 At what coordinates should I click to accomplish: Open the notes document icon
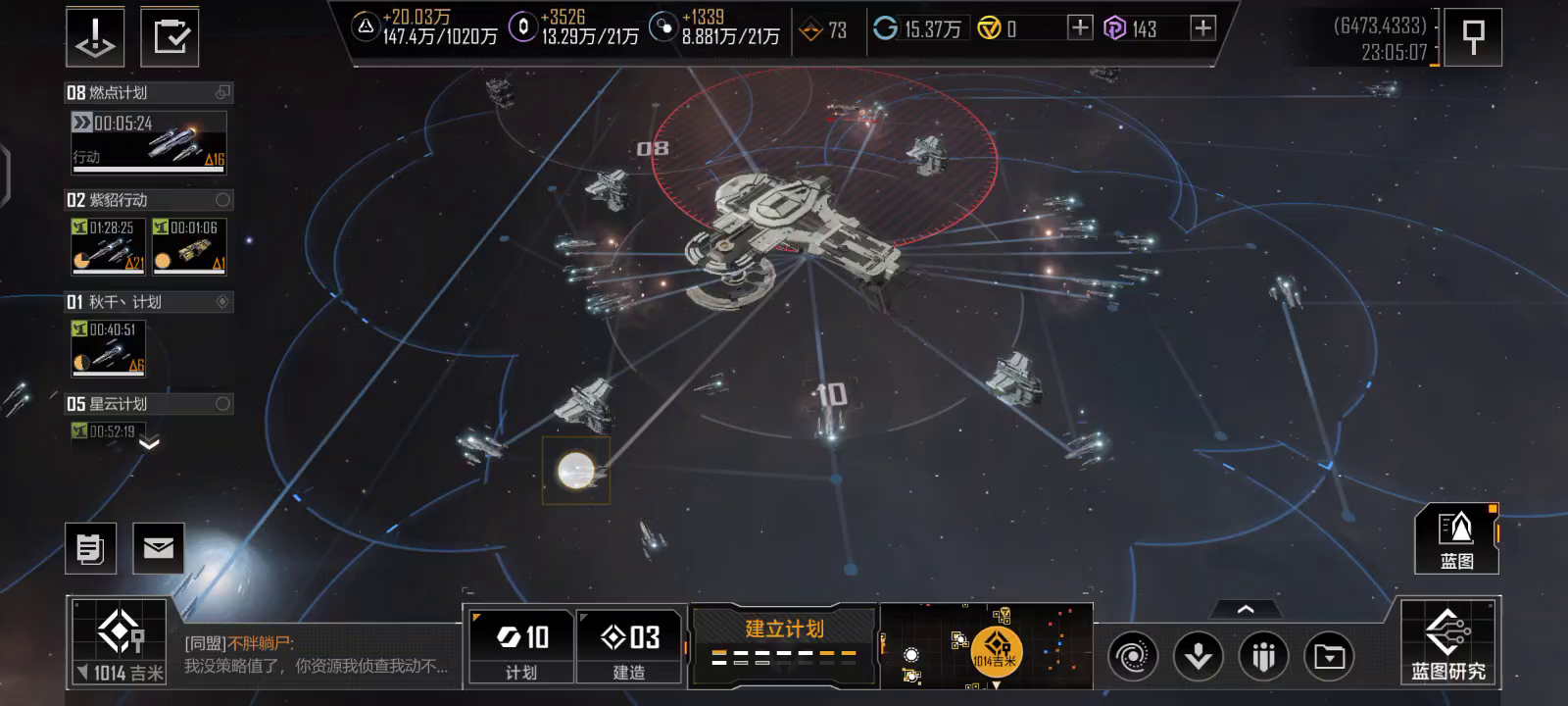90,548
